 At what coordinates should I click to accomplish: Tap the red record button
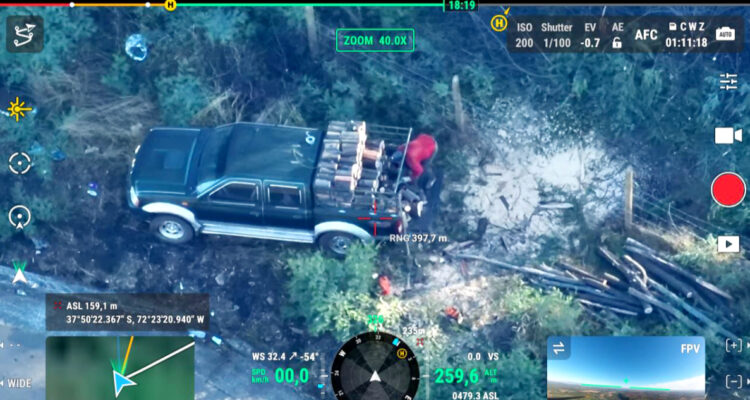click(728, 189)
